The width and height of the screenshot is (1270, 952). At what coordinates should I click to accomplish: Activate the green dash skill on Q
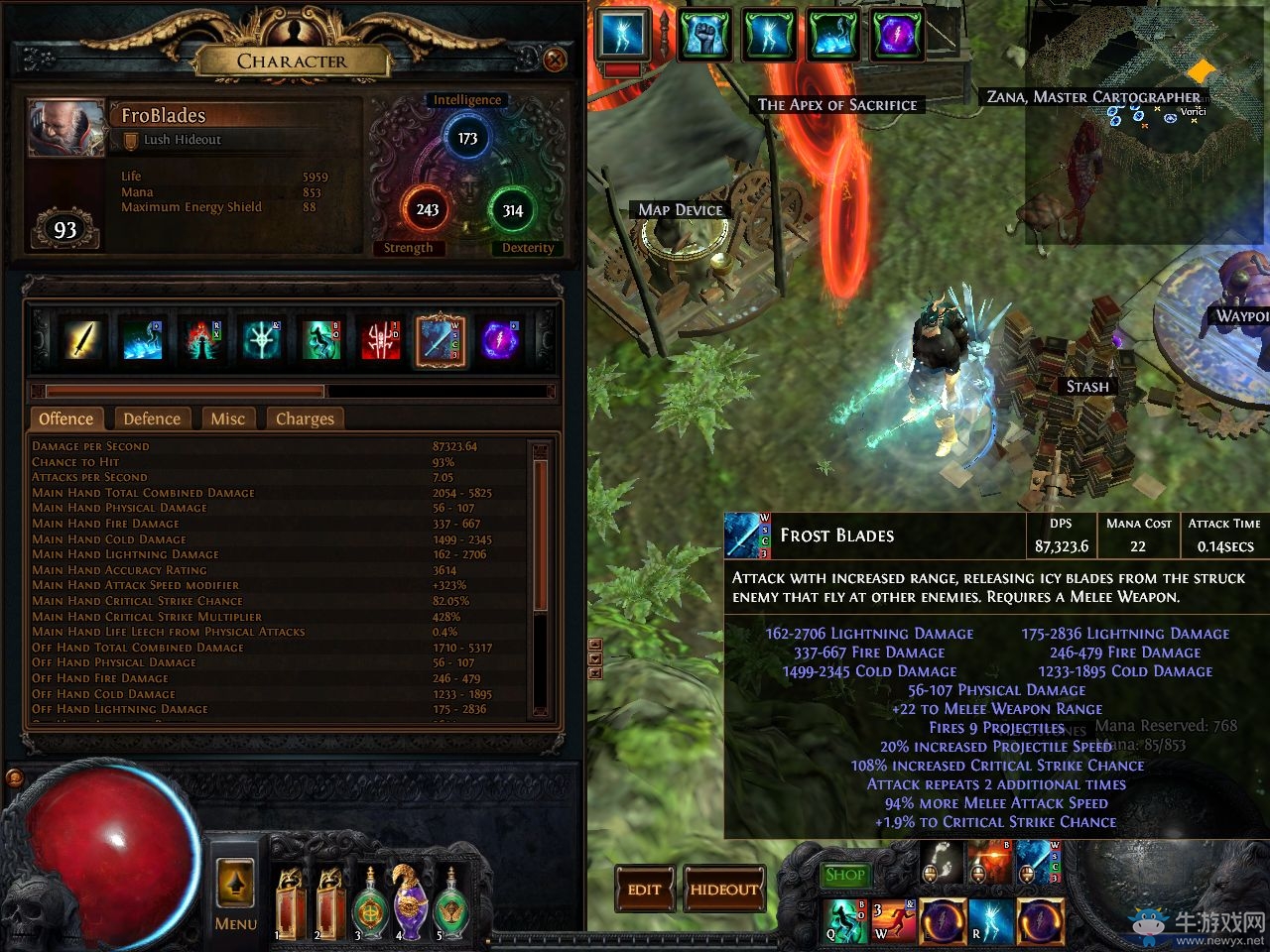[846, 918]
